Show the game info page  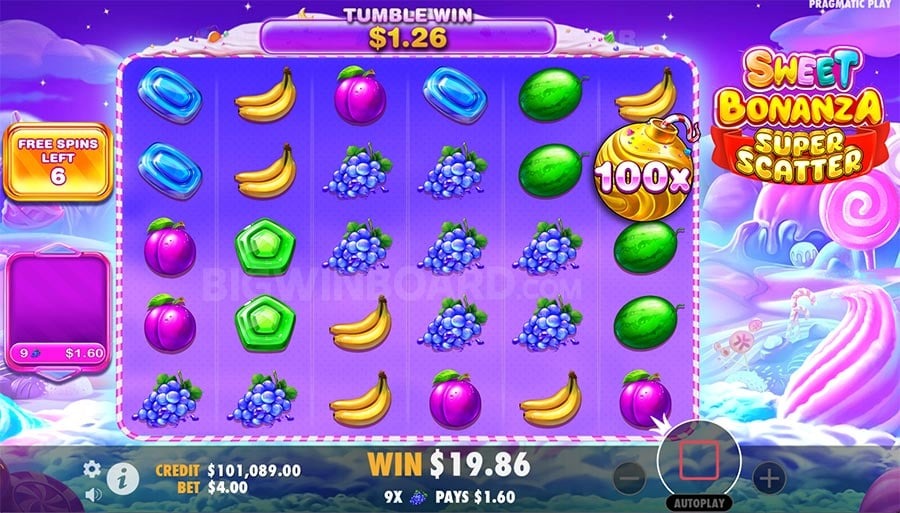point(123,478)
